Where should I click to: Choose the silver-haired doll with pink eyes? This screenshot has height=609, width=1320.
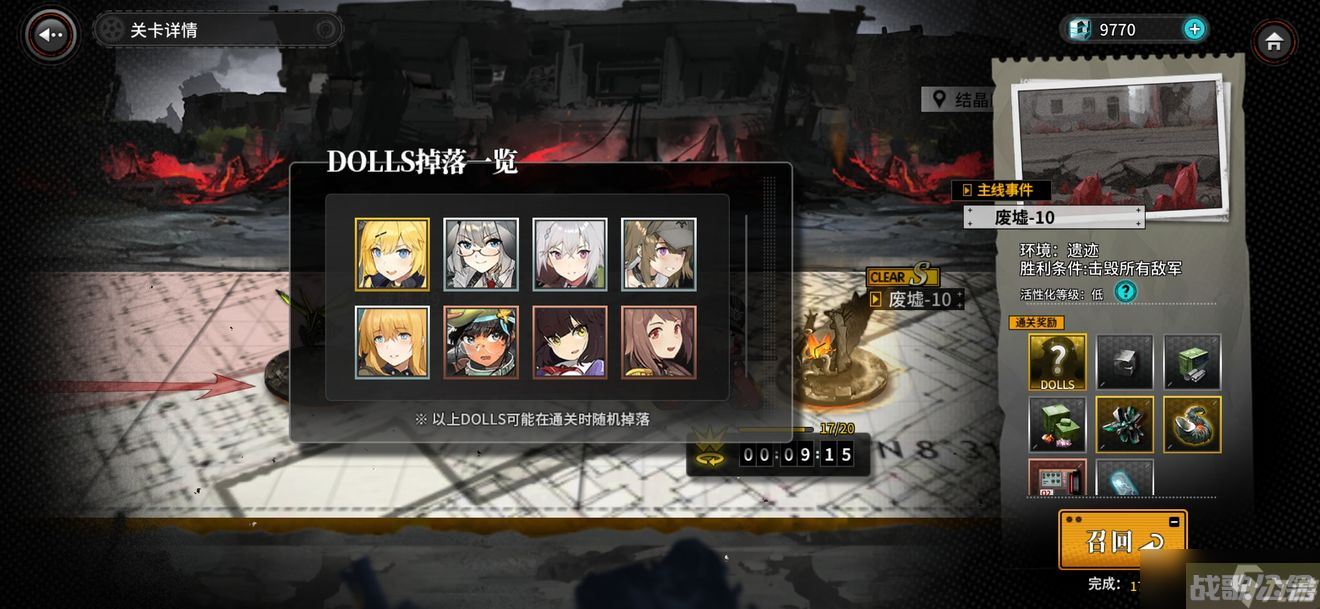(x=570, y=254)
